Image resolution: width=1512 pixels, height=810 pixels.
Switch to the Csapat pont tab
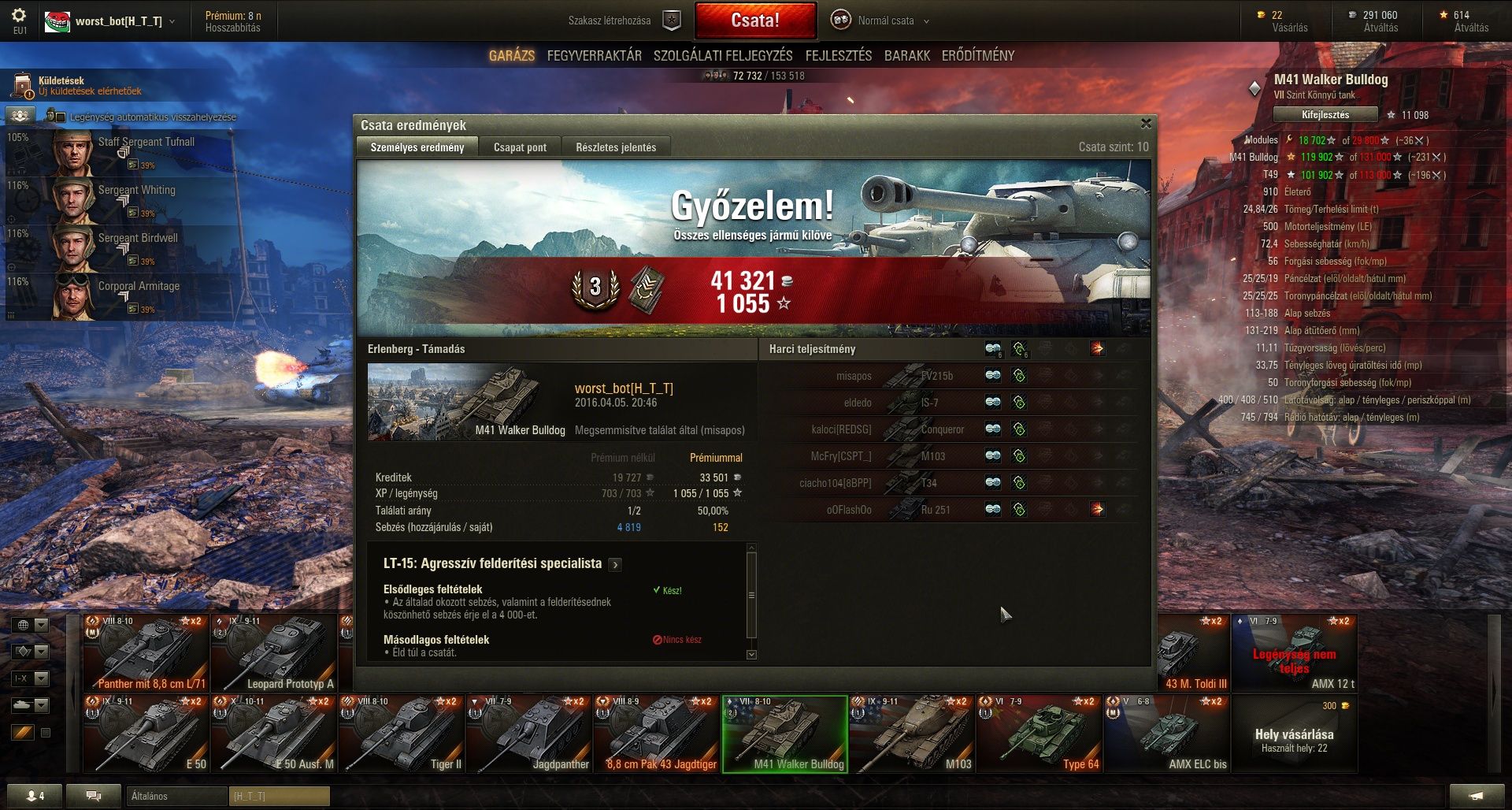(520, 147)
